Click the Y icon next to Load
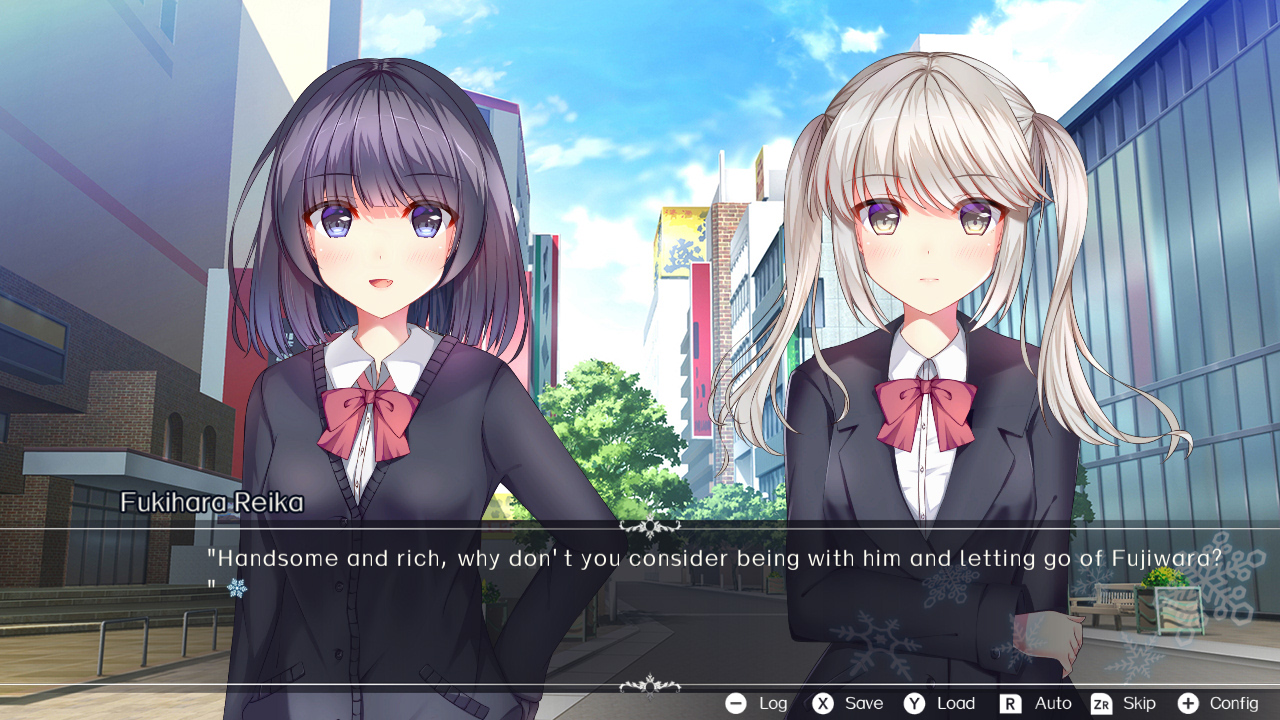The height and width of the screenshot is (720, 1280). [x=916, y=703]
